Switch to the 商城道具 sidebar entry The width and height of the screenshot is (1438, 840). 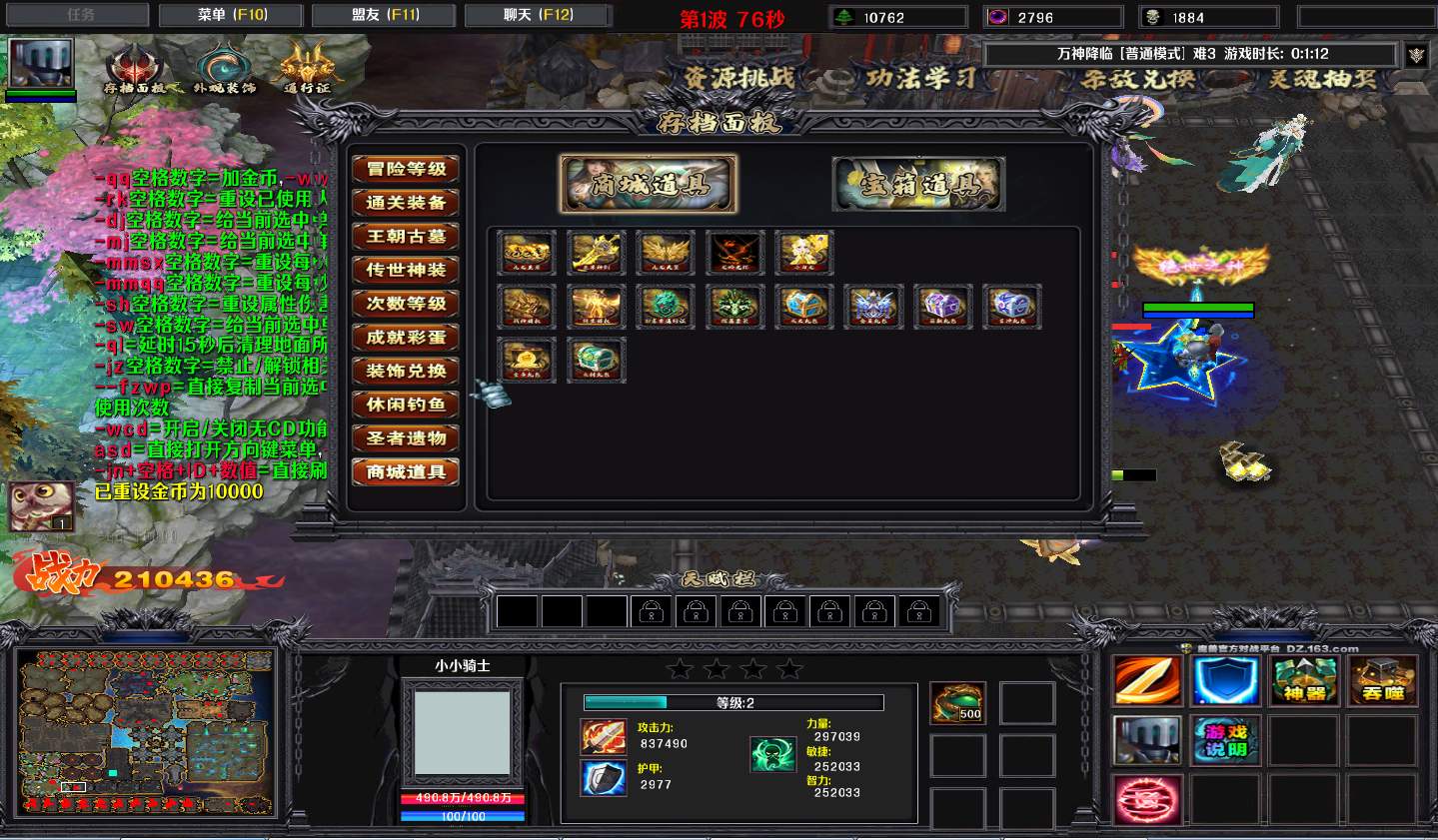[406, 471]
